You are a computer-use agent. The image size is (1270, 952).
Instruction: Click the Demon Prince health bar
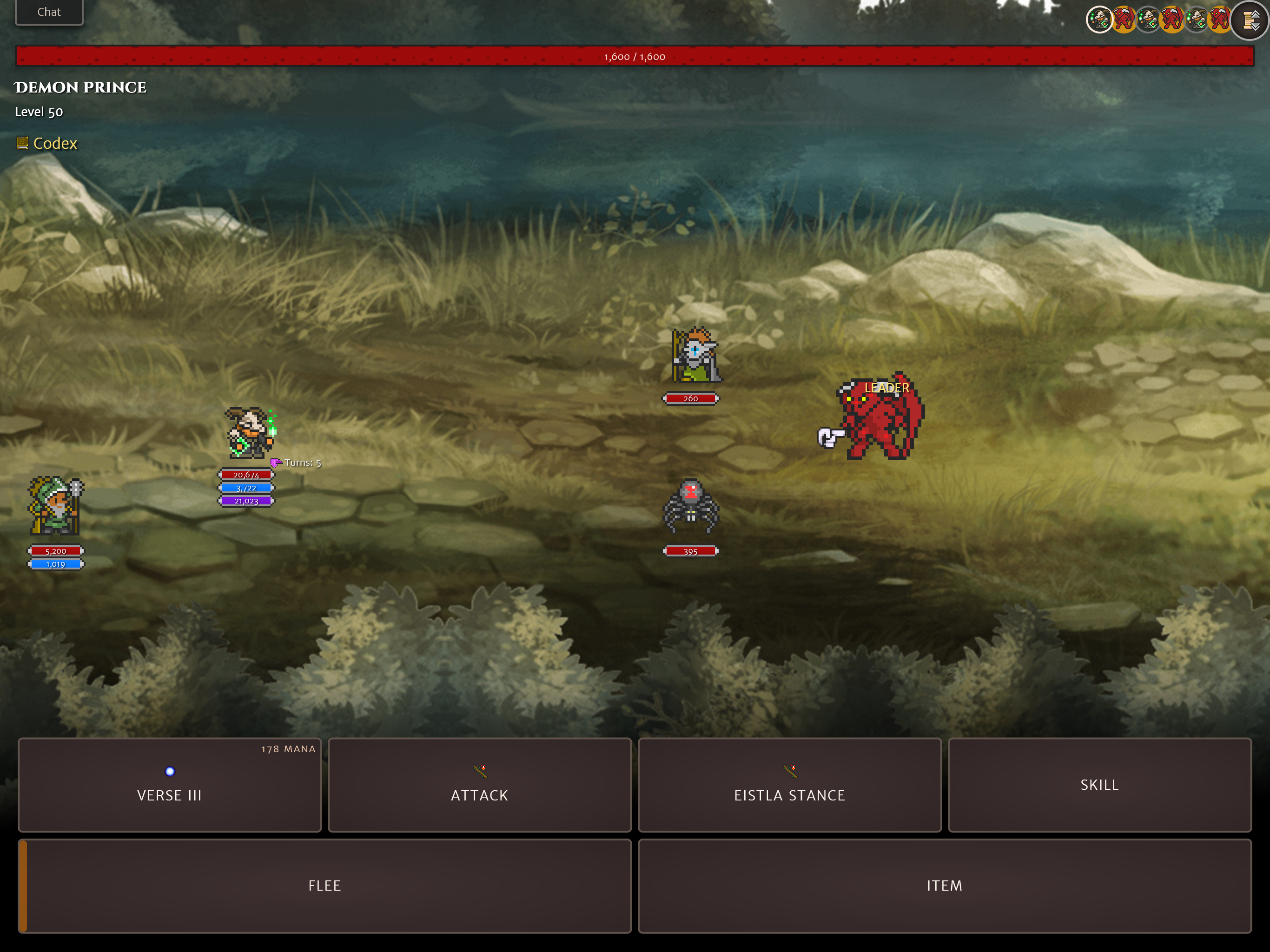click(634, 55)
